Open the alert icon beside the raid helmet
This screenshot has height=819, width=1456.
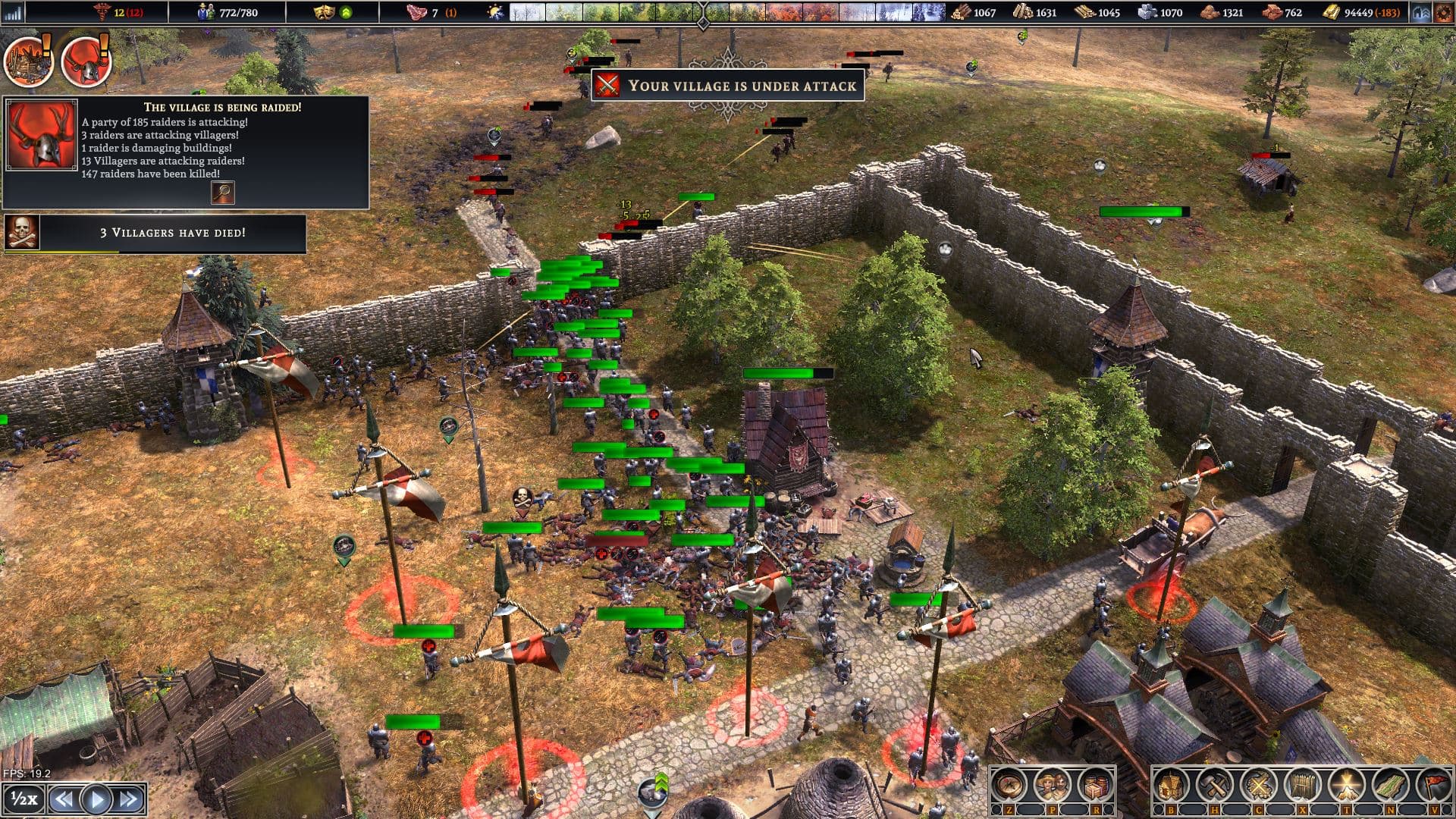[28, 61]
